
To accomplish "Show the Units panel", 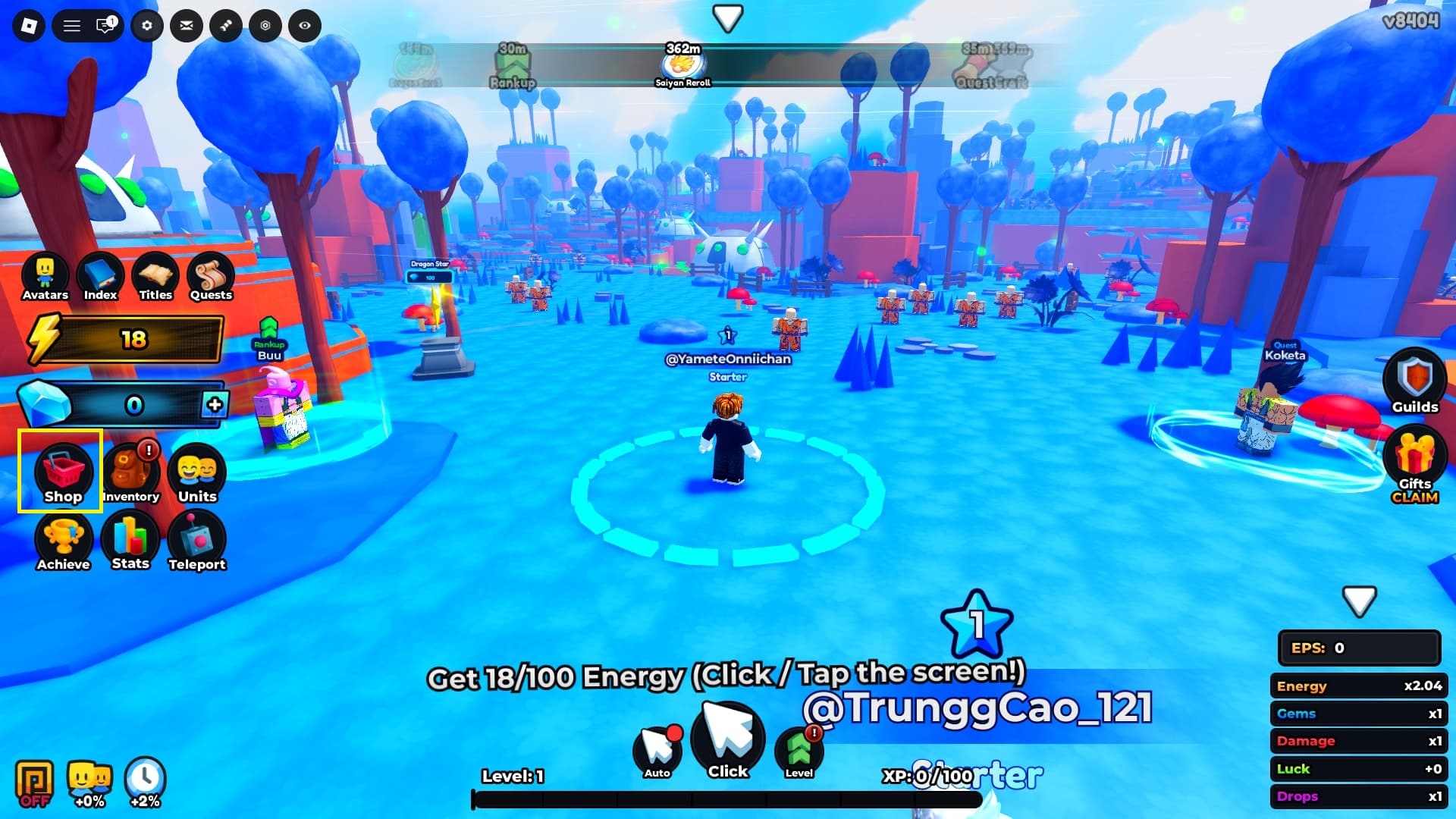I will point(197,473).
